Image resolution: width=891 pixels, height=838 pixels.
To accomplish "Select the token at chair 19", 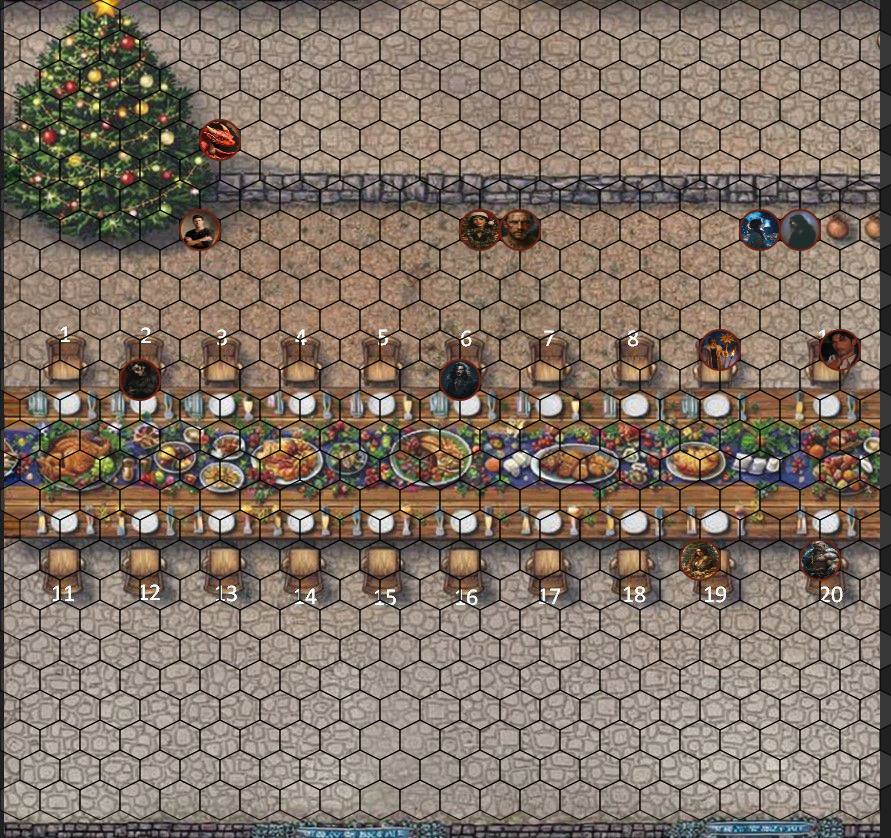I will point(700,560).
